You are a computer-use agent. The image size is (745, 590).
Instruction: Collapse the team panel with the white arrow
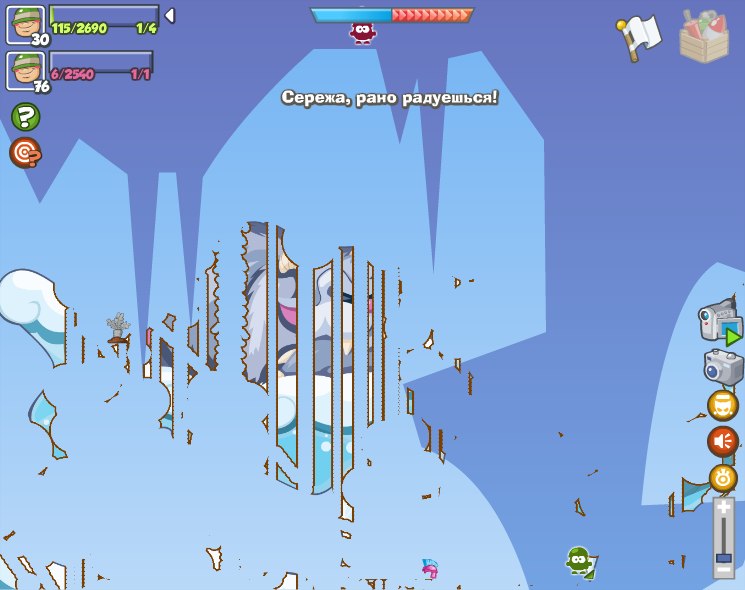169,16
